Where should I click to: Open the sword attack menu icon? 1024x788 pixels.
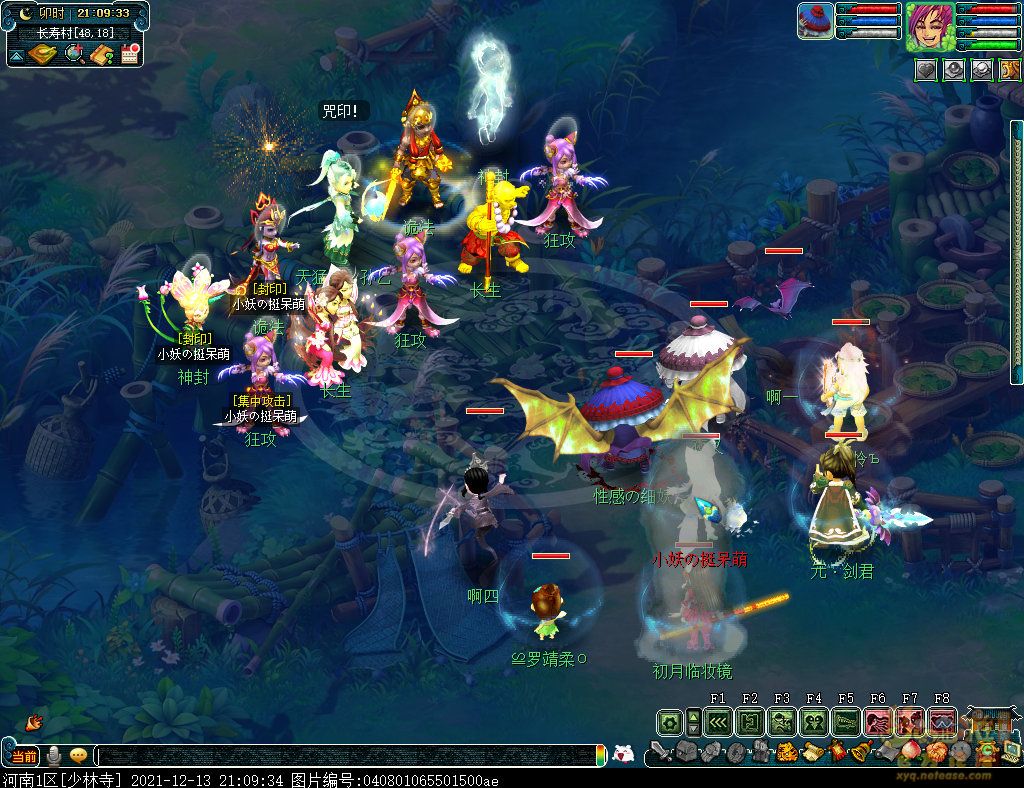click(659, 752)
